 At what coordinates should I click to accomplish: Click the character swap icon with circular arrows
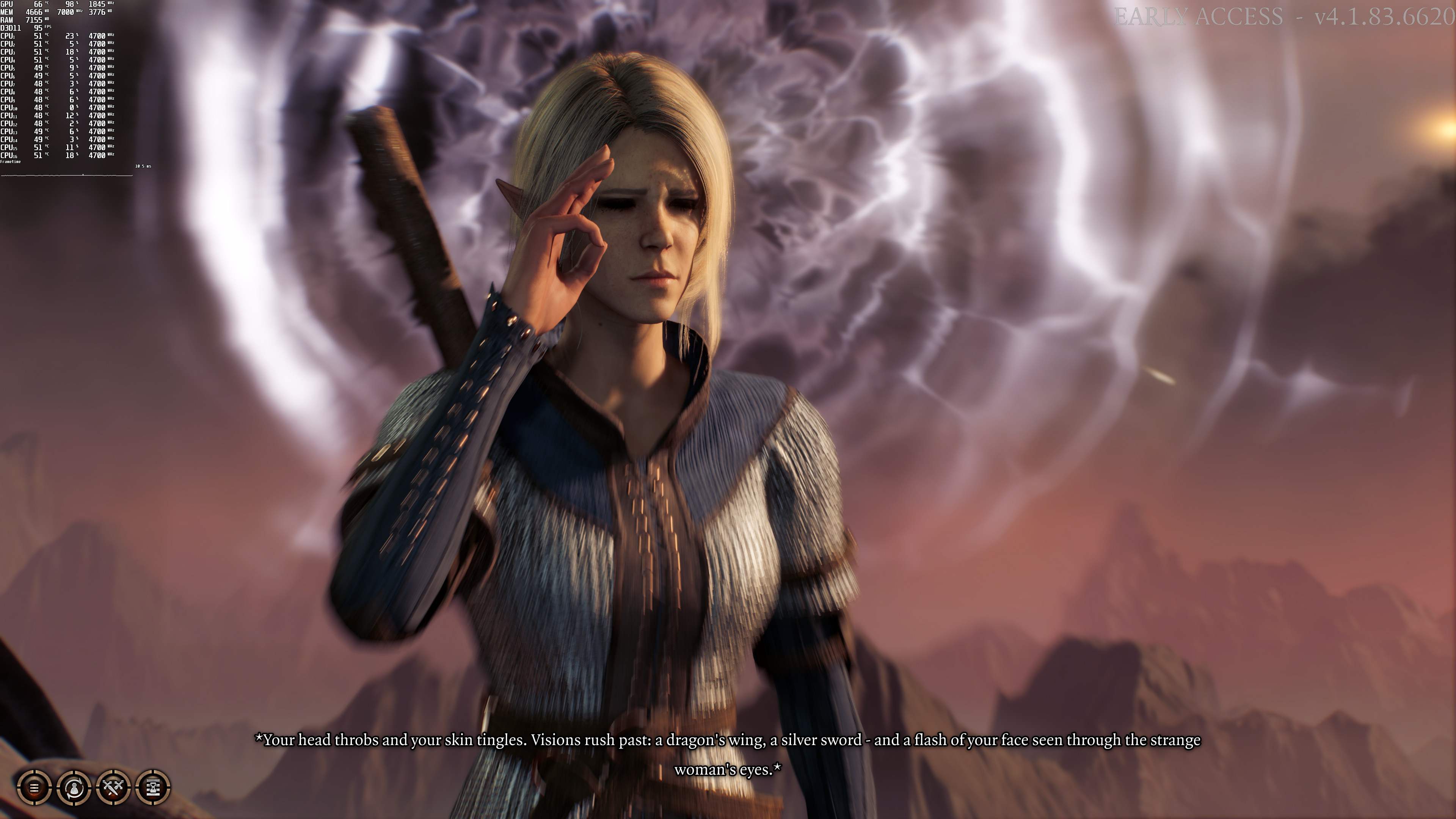pyautogui.click(x=74, y=787)
